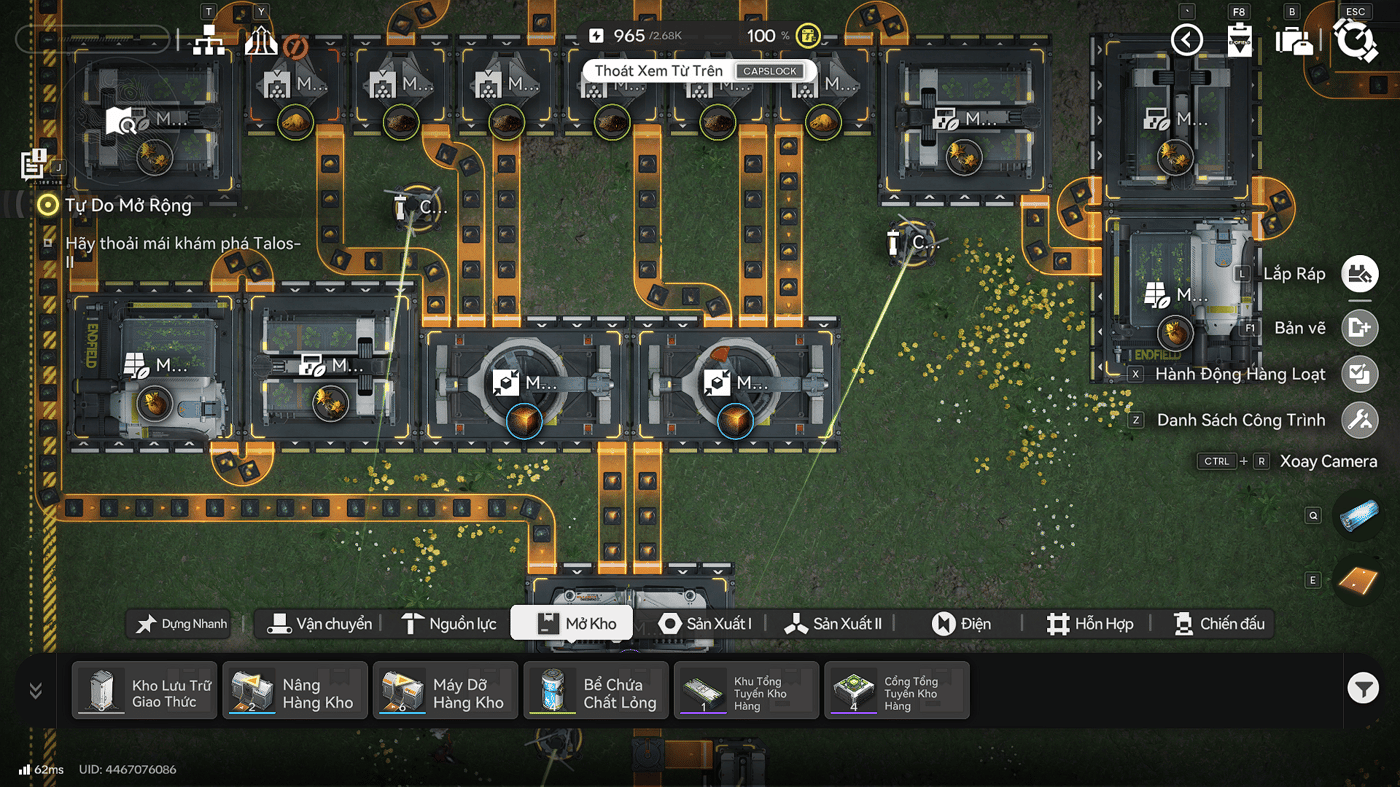This screenshot has height=787, width=1400.
Task: Select the Điện power category
Action: (x=961, y=624)
